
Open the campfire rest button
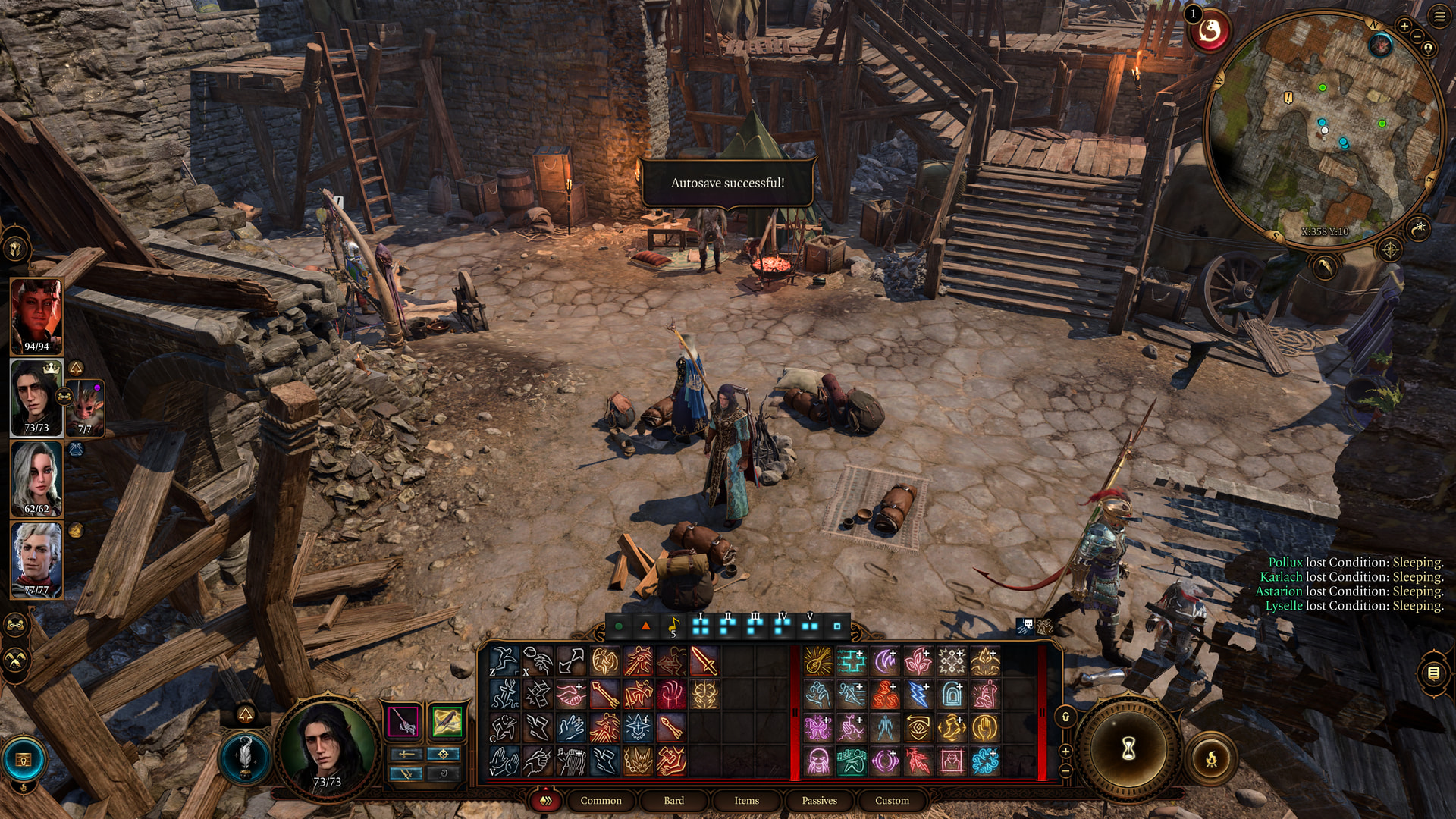click(x=1211, y=758)
